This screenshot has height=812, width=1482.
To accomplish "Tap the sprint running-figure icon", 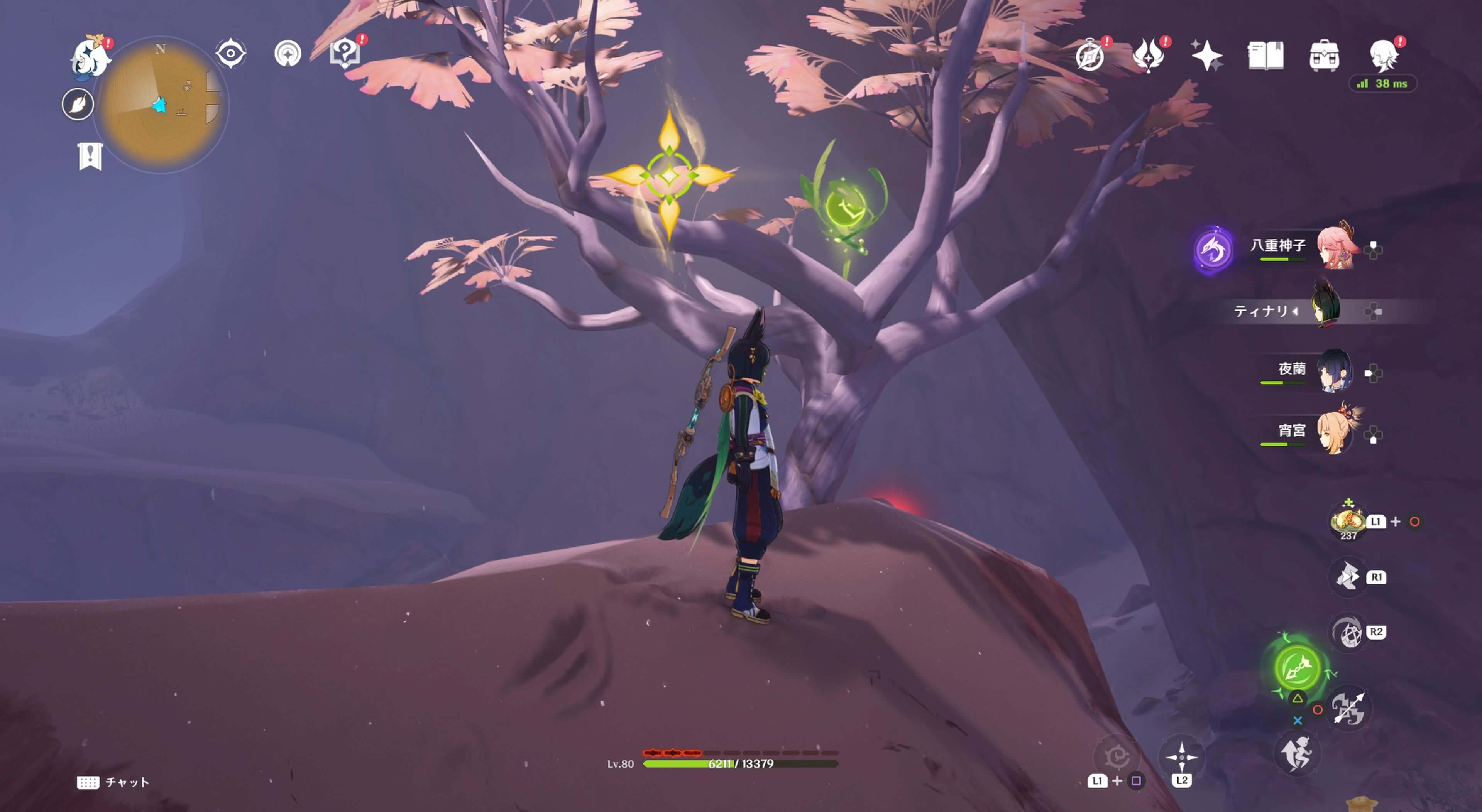I will [x=1297, y=754].
